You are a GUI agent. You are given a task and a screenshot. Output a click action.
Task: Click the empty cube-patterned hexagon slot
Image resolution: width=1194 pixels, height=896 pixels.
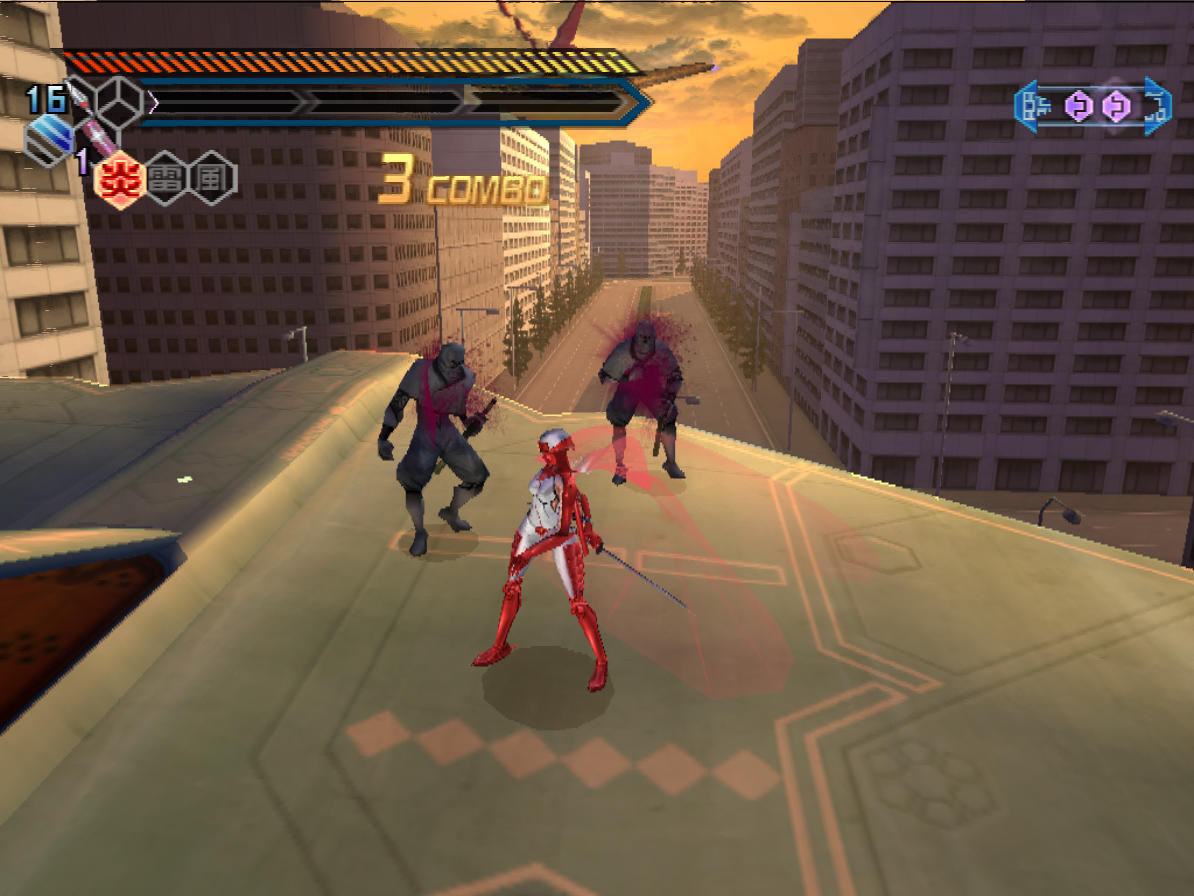coord(119,100)
